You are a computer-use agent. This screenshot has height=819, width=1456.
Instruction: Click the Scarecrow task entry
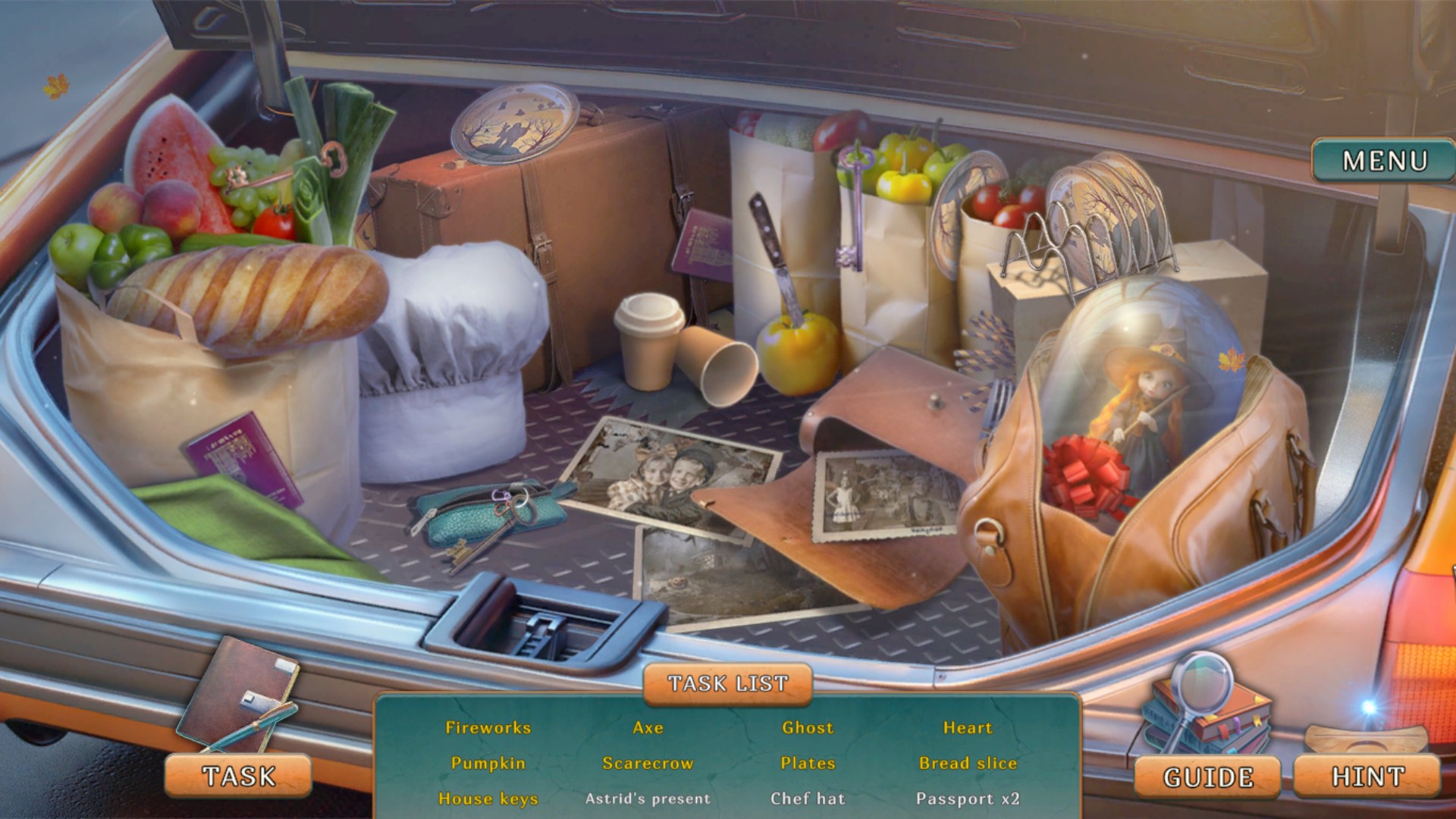[x=648, y=764]
